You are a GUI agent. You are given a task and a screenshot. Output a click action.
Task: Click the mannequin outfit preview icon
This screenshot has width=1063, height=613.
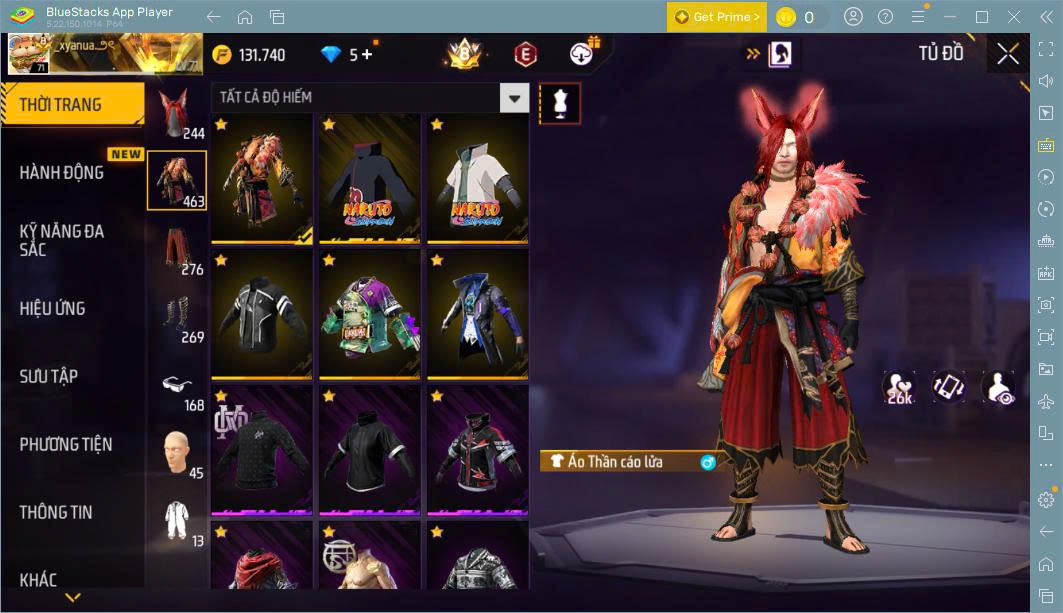[560, 103]
